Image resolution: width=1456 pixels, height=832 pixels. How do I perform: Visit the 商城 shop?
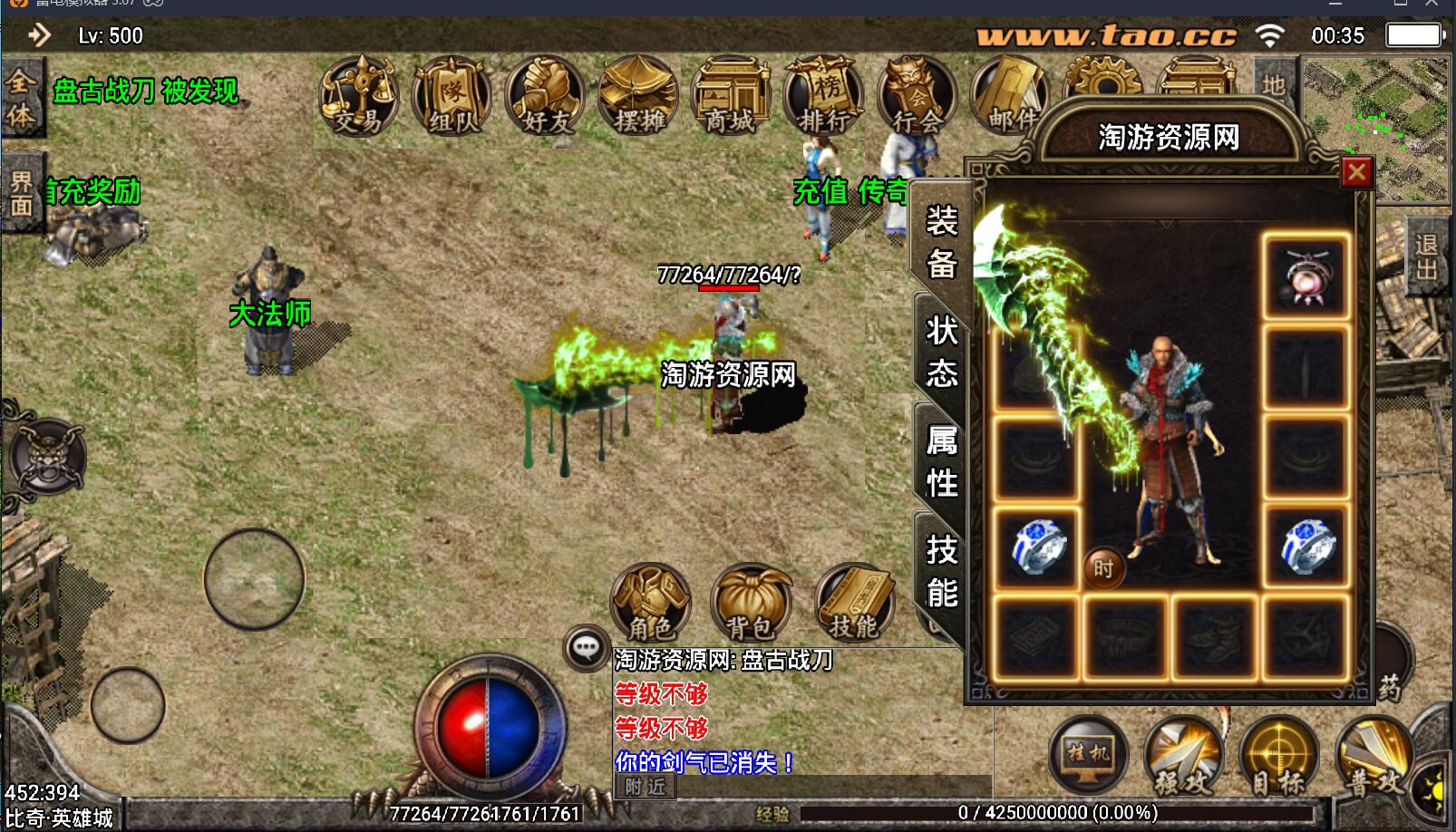click(731, 96)
